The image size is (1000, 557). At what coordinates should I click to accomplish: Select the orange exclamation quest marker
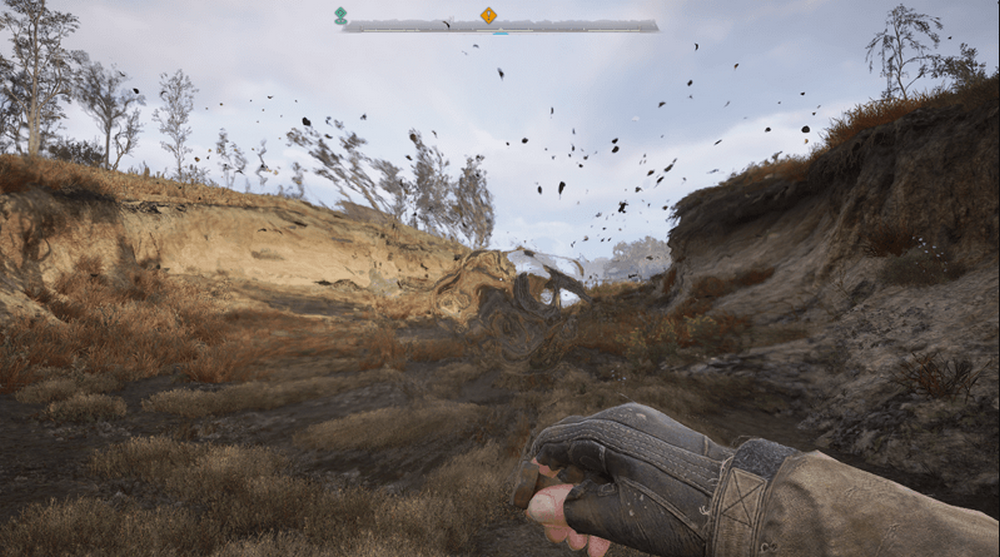(488, 15)
